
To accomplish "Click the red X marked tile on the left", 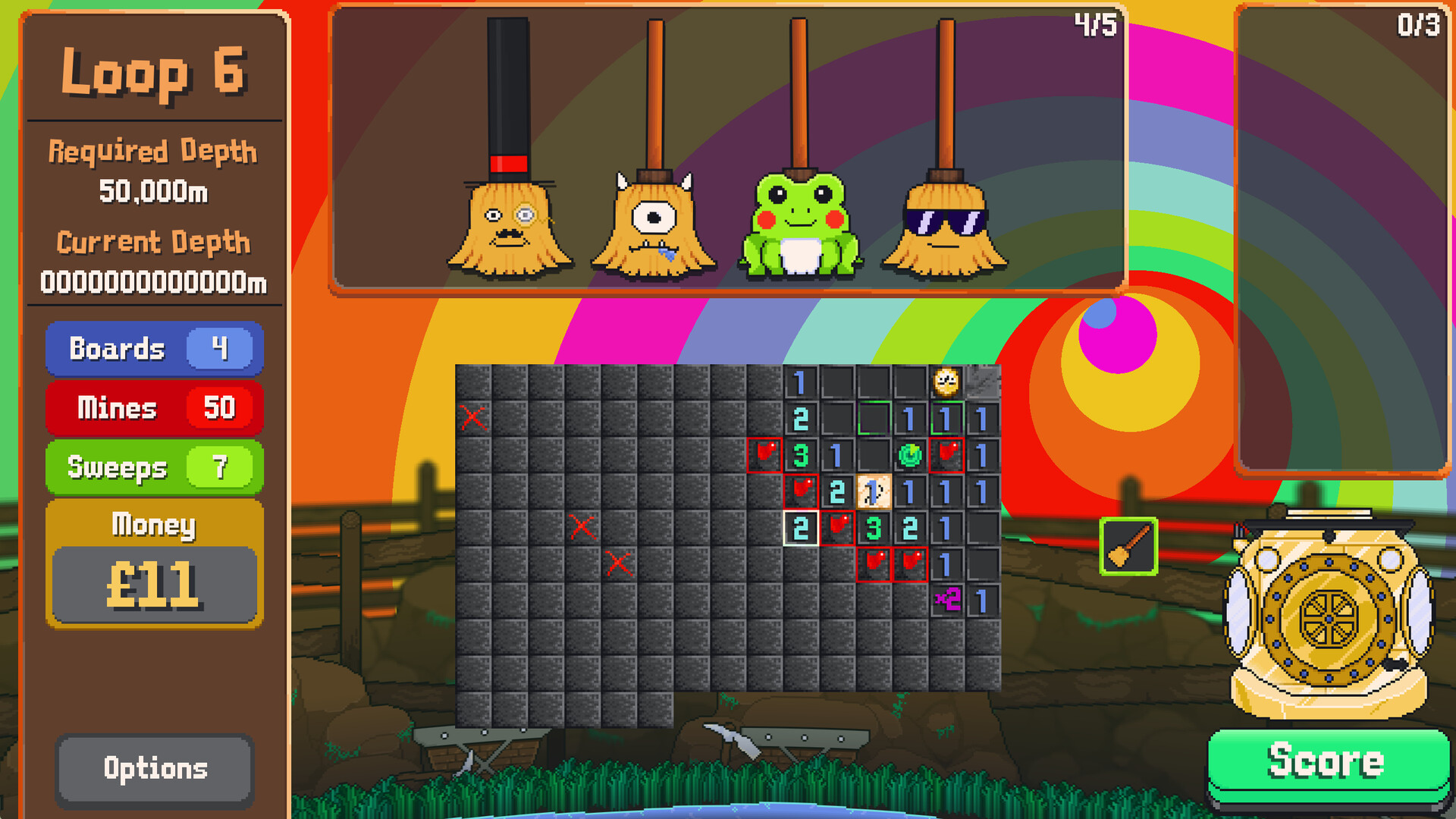I will point(474,419).
